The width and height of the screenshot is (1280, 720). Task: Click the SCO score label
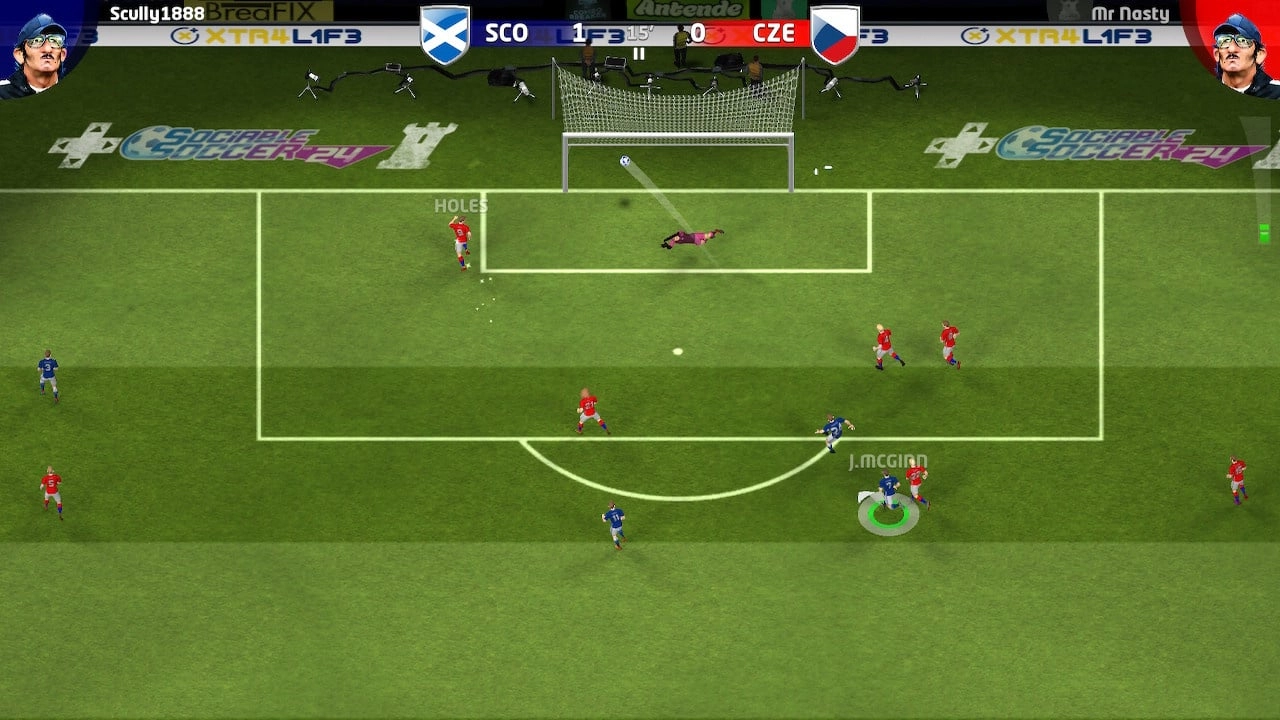pyautogui.click(x=508, y=31)
